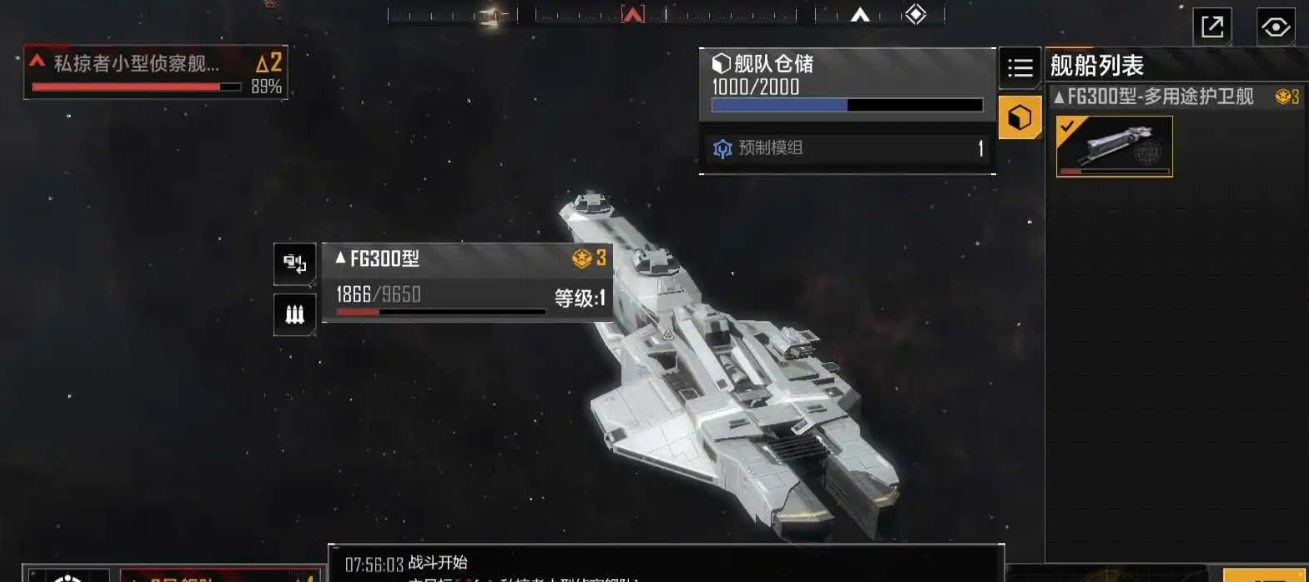Click the white arrow marker on the timeline

[860, 15]
